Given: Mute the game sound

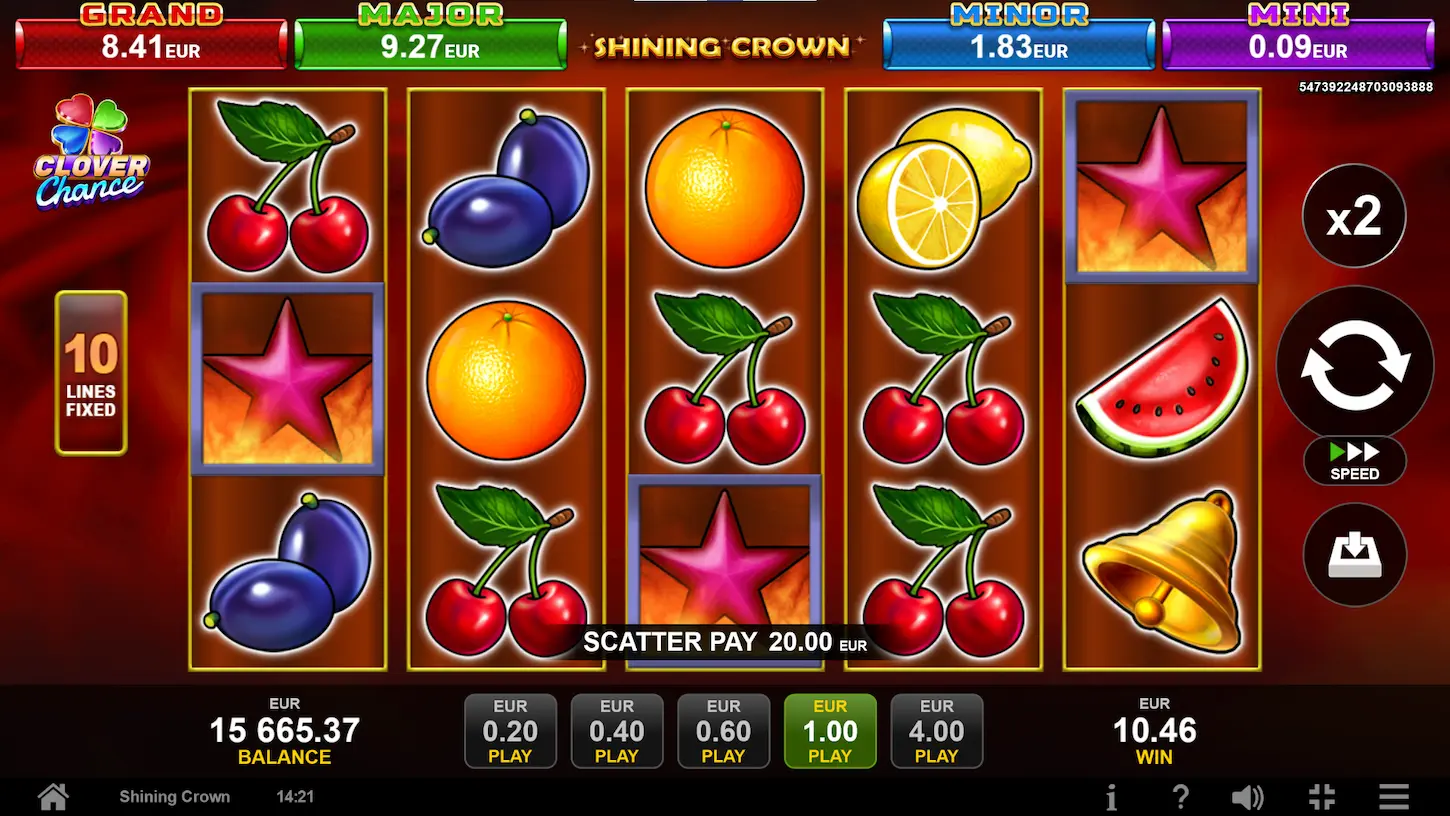Looking at the screenshot, I should pyautogui.click(x=1248, y=797).
